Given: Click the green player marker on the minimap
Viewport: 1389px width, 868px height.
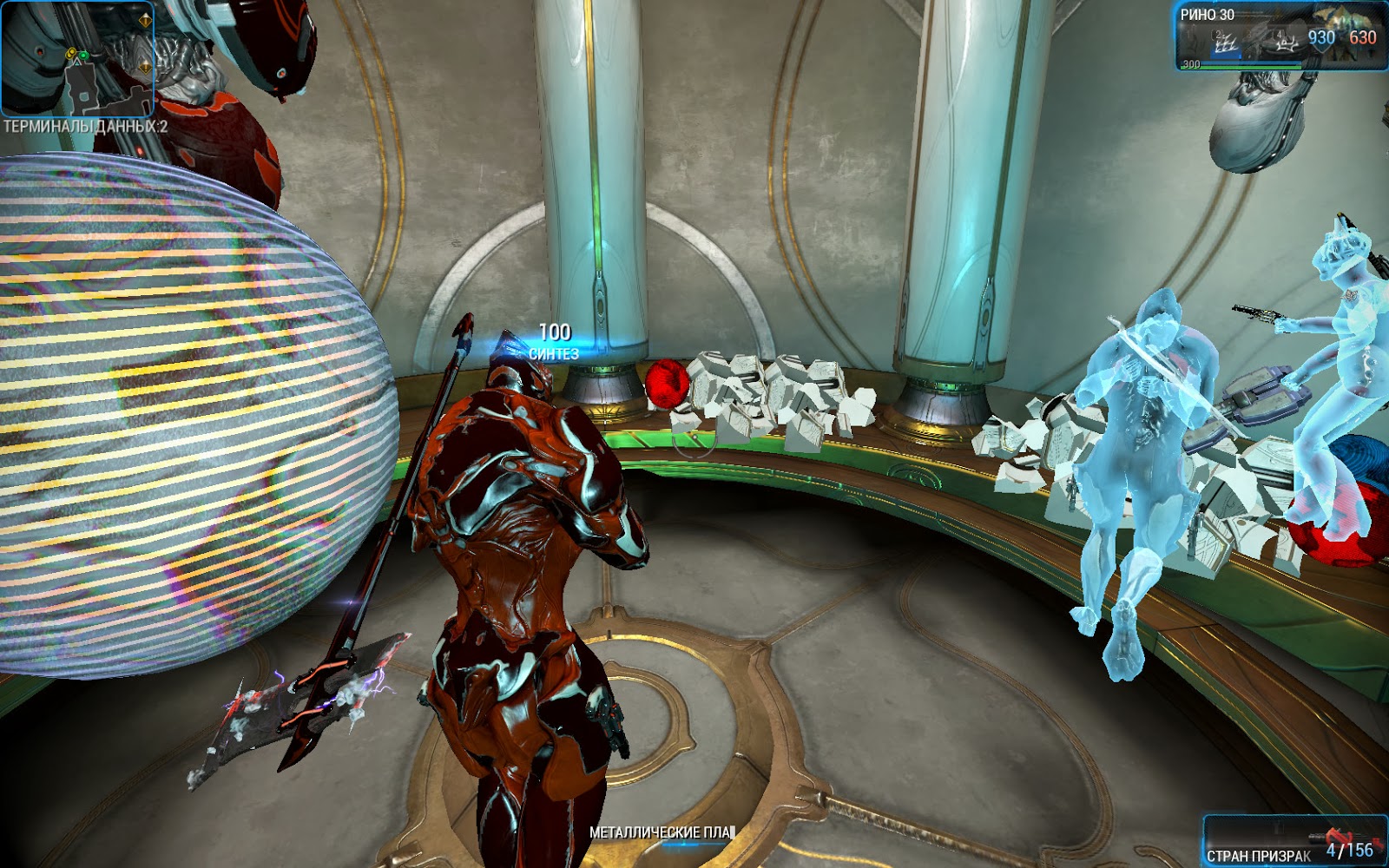Looking at the screenshot, I should pos(83,56).
